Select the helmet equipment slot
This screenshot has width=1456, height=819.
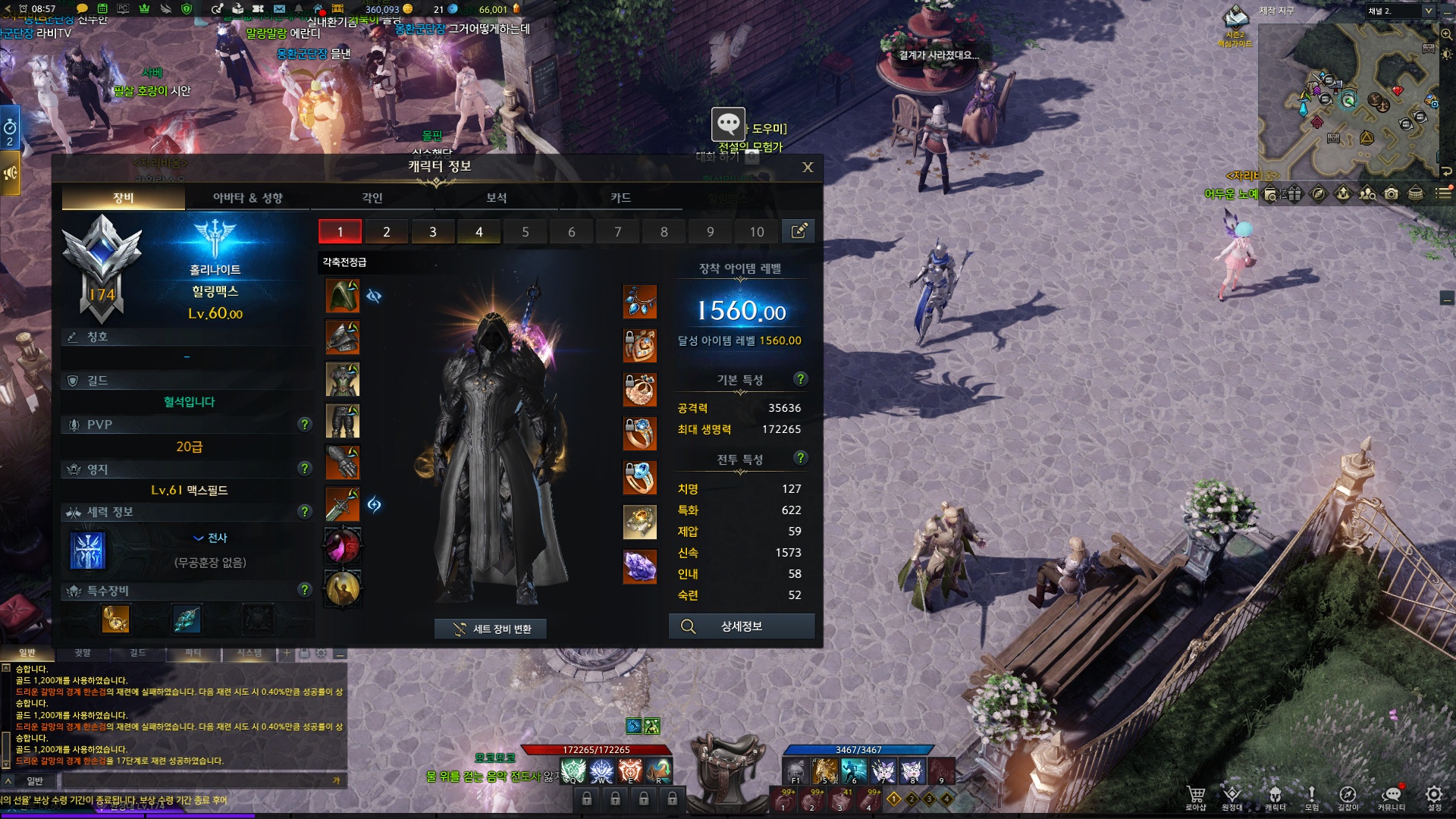tap(343, 296)
